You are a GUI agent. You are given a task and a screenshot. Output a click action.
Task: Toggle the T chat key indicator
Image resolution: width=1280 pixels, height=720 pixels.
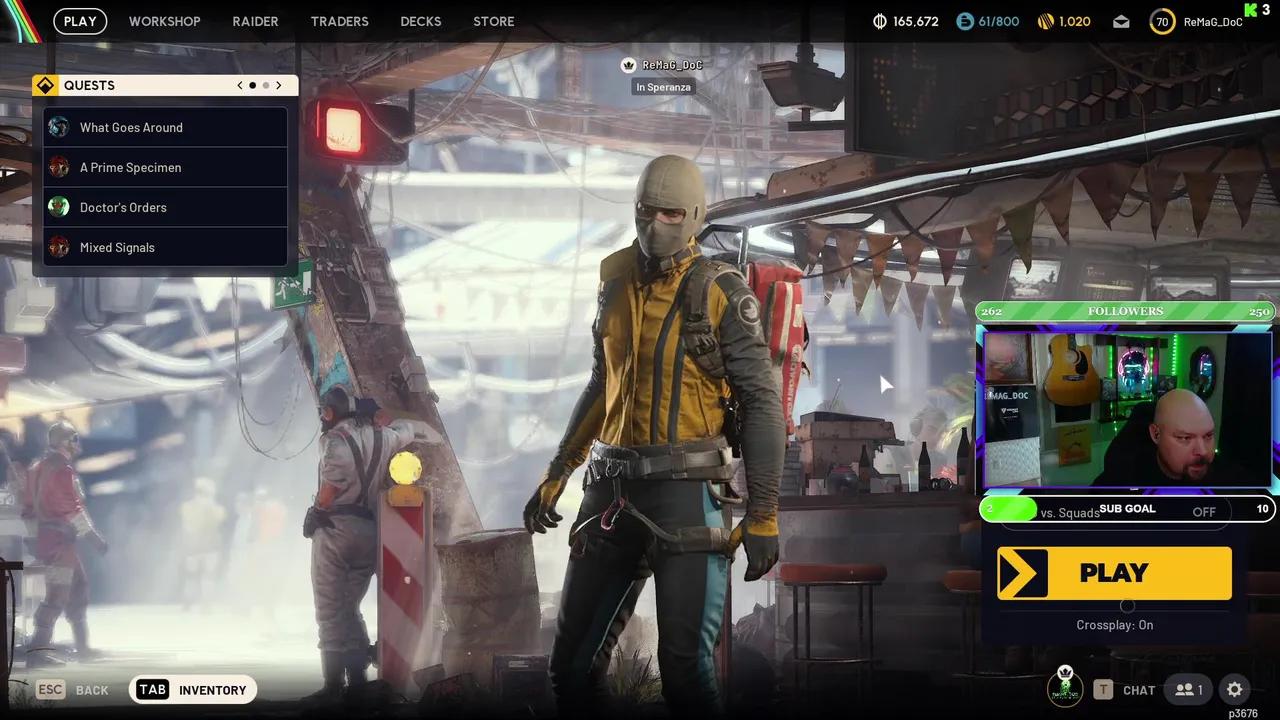pos(1103,689)
